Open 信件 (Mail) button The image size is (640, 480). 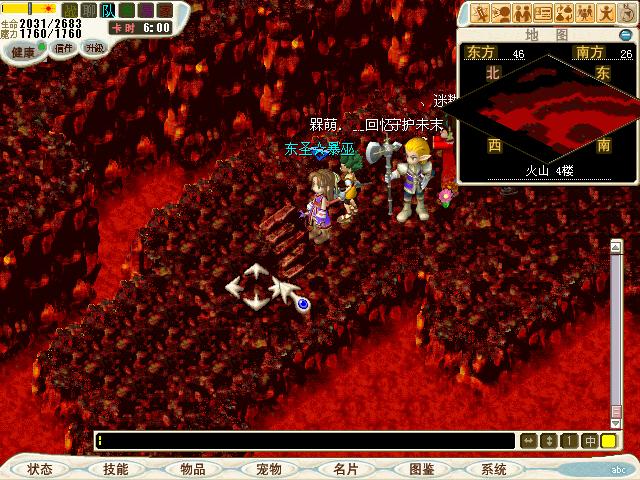[x=63, y=47]
